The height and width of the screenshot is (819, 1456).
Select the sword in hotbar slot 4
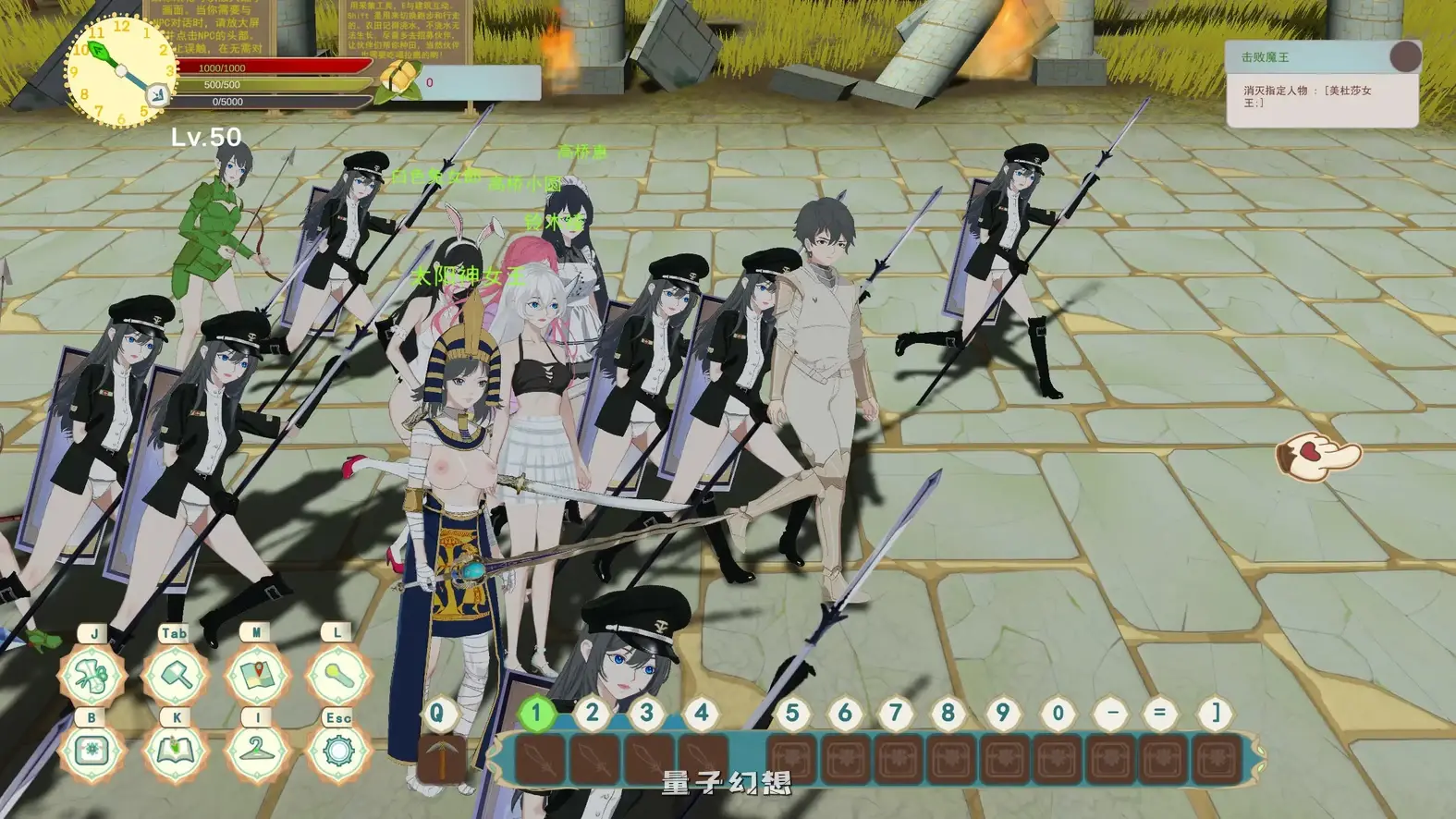702,760
